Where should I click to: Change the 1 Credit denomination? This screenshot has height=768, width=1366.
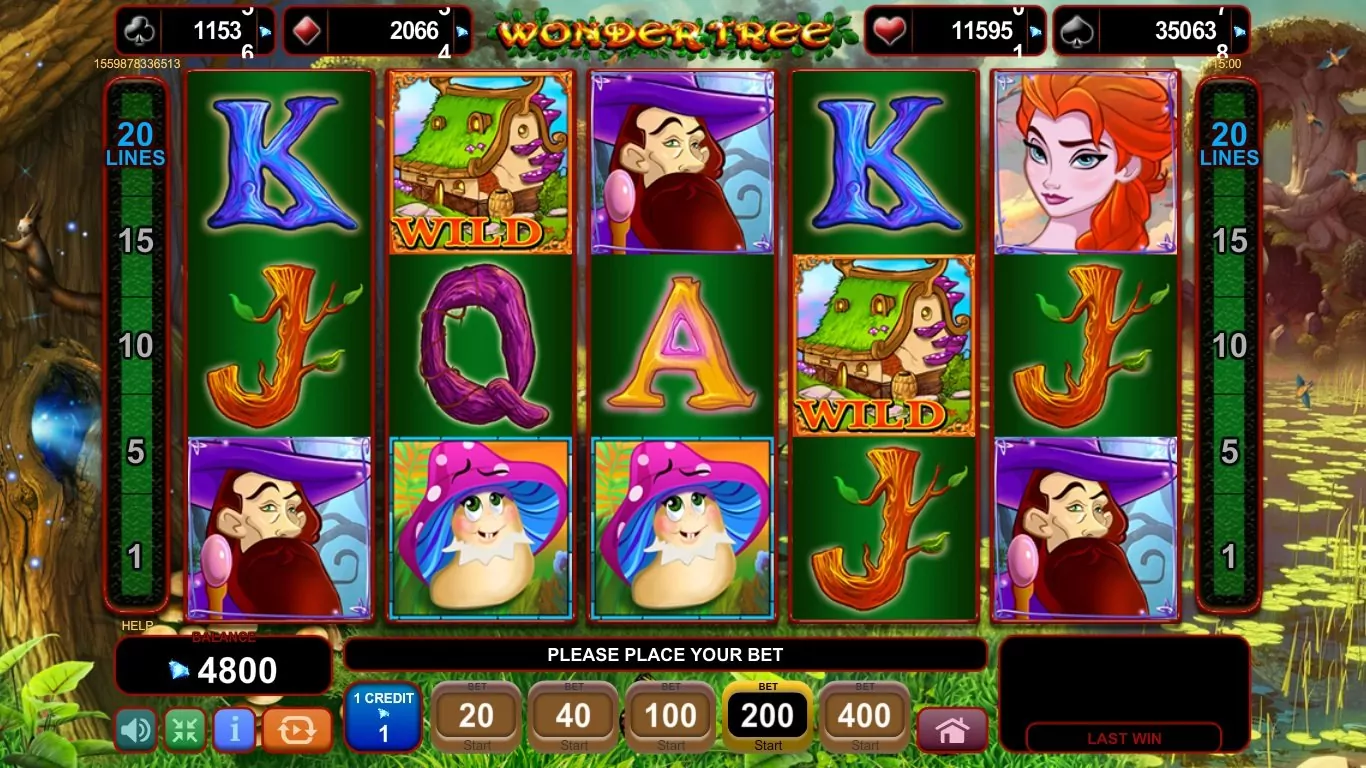(383, 717)
